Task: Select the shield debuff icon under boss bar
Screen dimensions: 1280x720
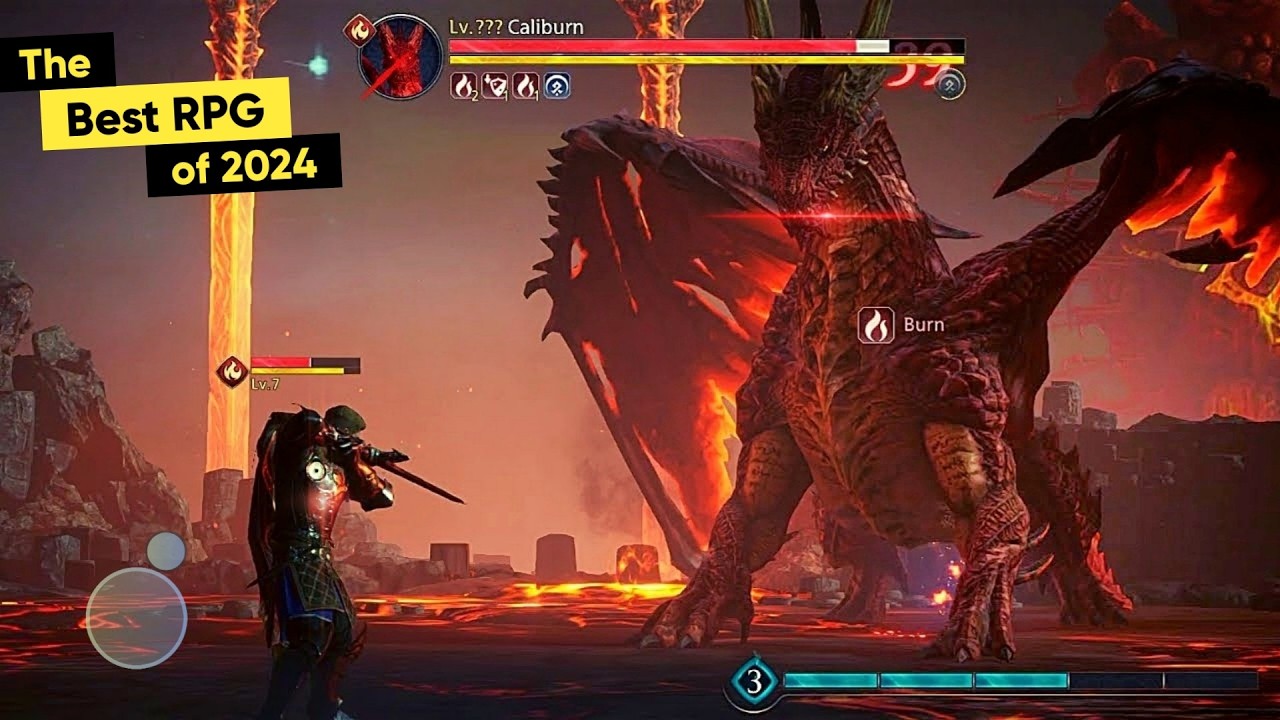Action: point(493,86)
